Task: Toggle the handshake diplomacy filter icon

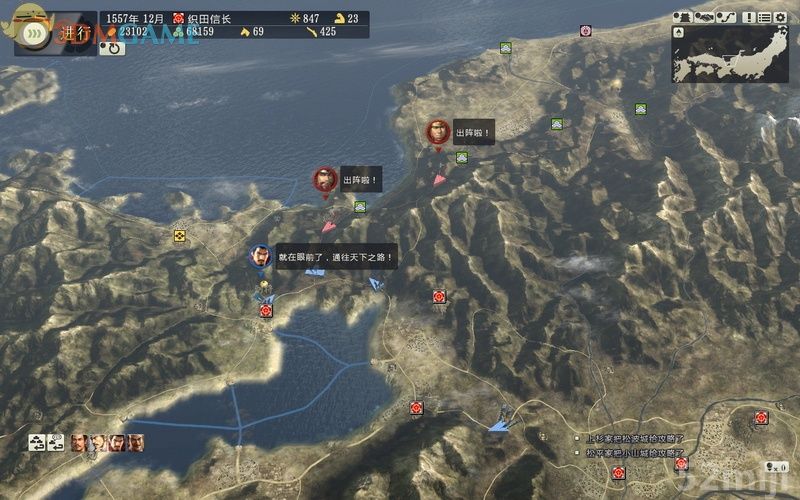Action: 704,17
